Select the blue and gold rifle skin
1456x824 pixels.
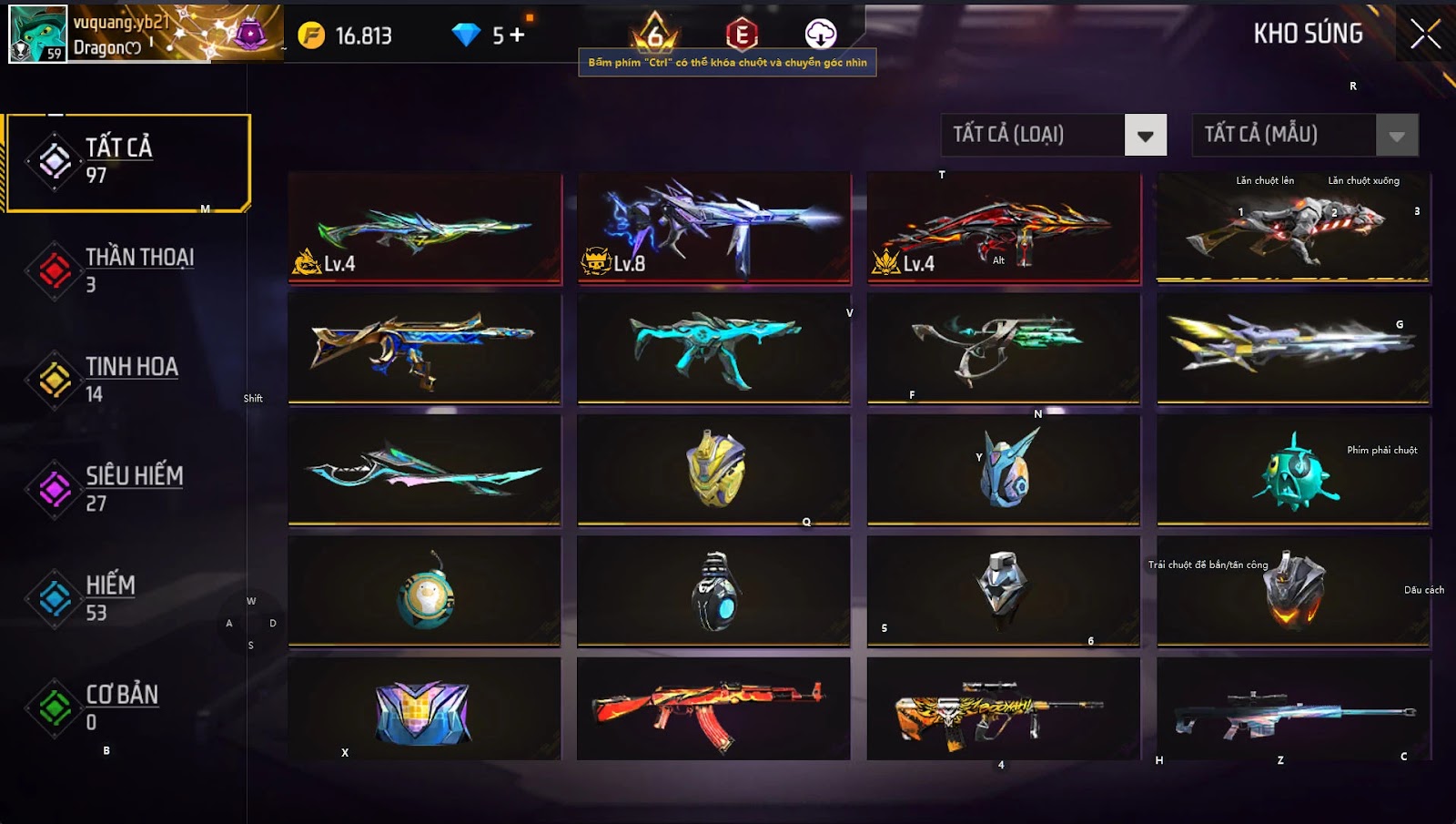click(x=424, y=348)
